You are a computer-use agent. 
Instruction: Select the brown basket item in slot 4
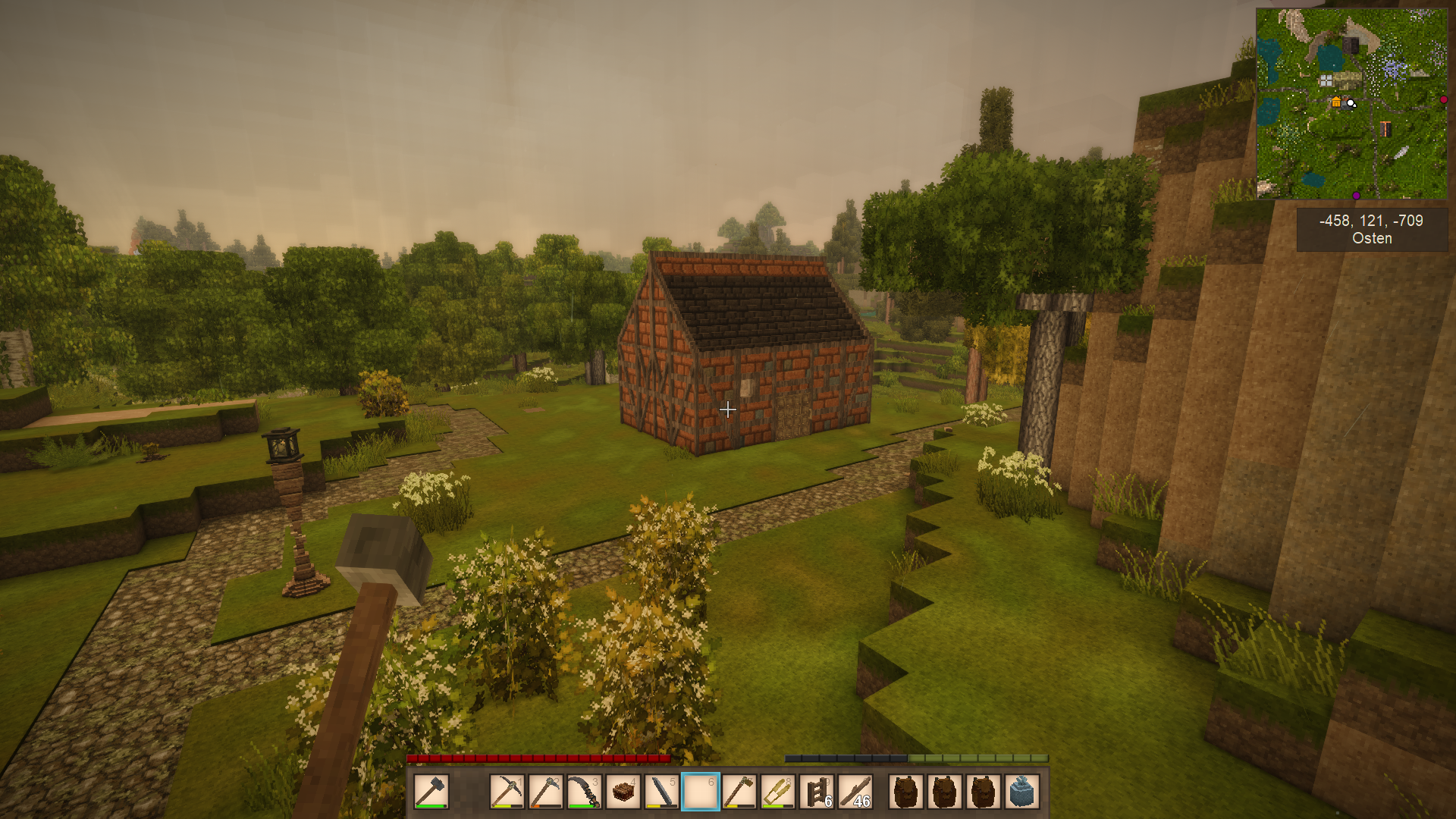pos(623,792)
